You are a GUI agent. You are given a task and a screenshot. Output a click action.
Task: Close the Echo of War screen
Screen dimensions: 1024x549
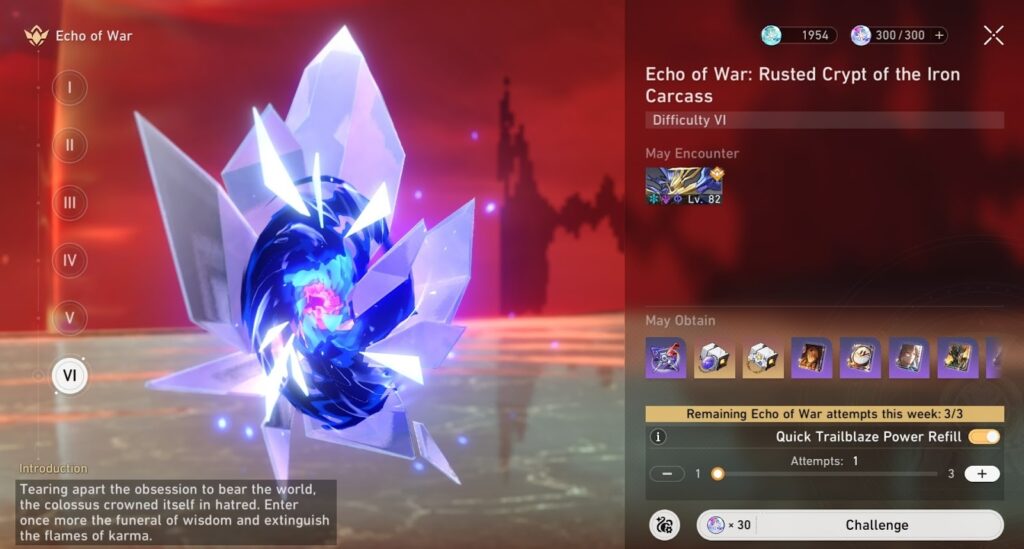(993, 36)
